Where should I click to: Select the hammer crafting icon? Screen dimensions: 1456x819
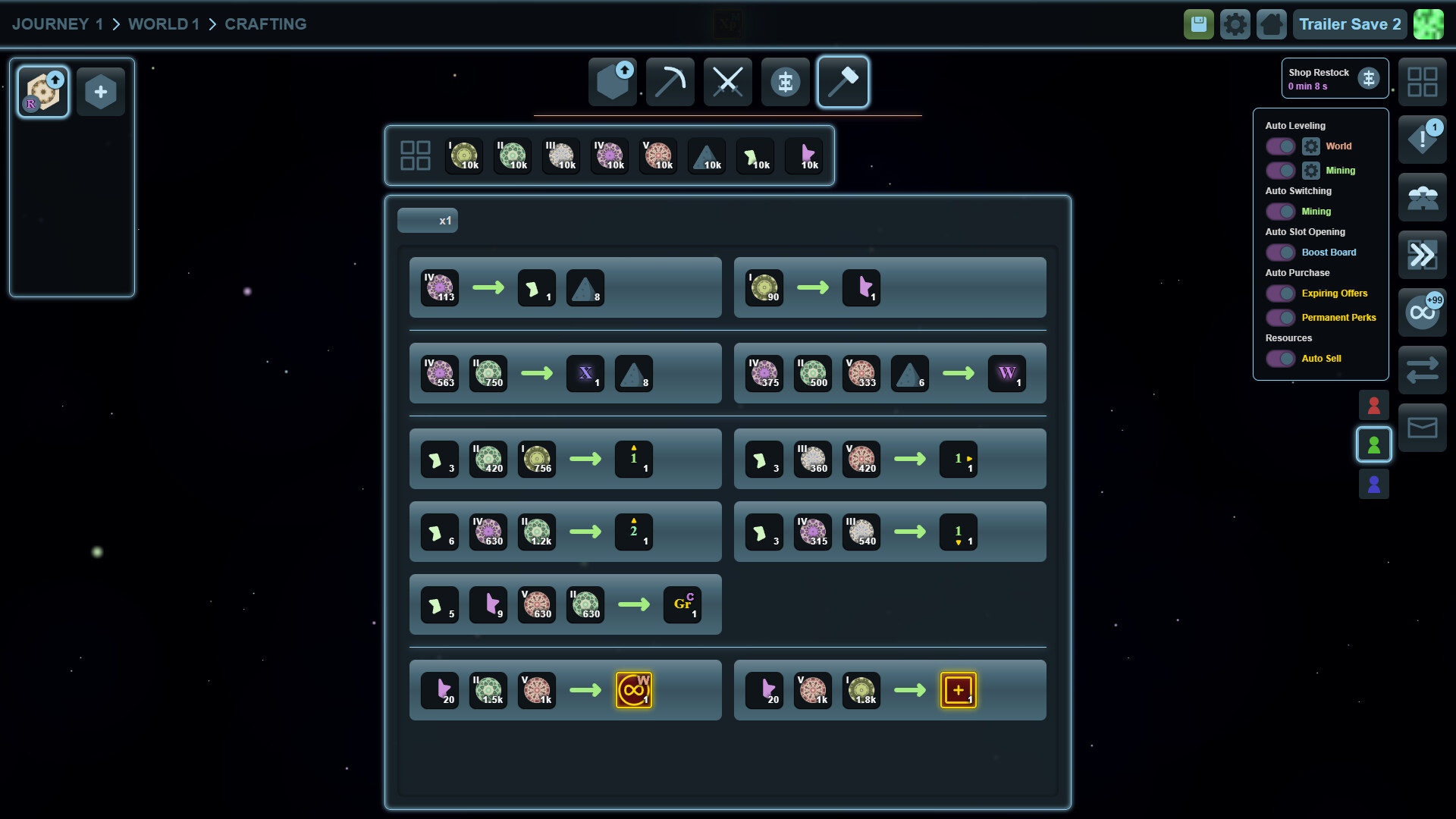pos(843,82)
